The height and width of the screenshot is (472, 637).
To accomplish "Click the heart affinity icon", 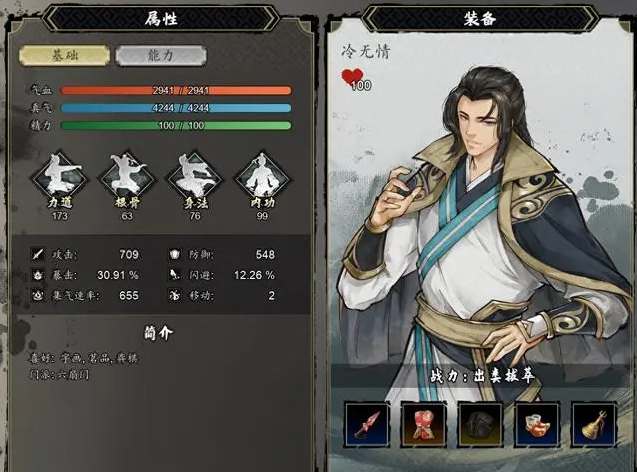I will pos(354,79).
